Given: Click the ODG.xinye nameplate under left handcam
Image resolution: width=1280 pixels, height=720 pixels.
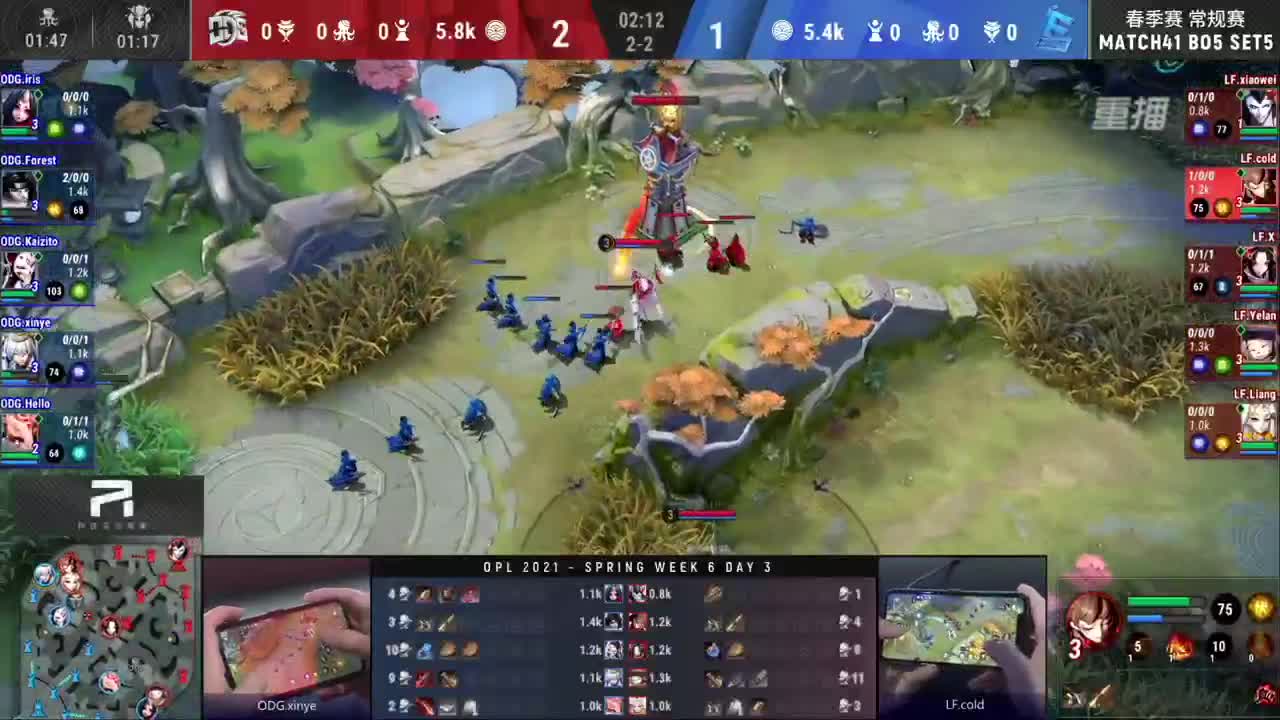Looking at the screenshot, I should [x=287, y=705].
